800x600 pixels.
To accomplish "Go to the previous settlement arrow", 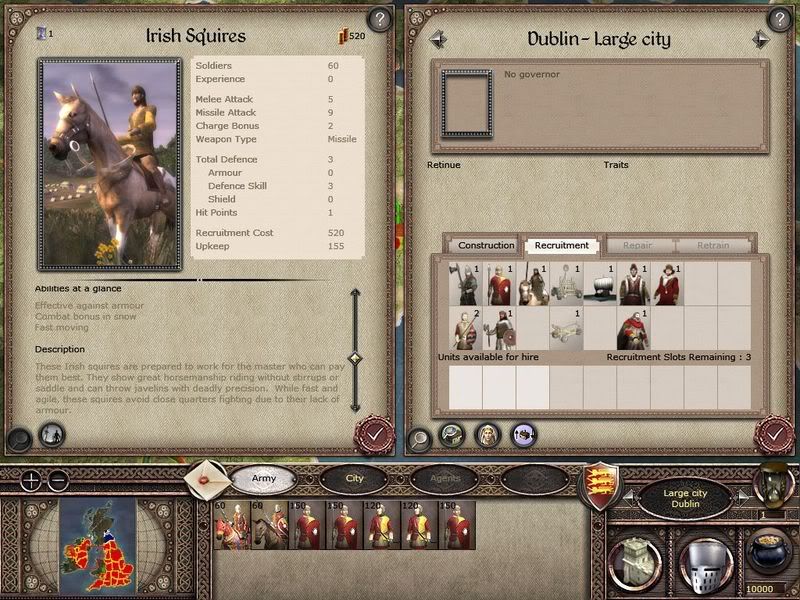I will 437,39.
